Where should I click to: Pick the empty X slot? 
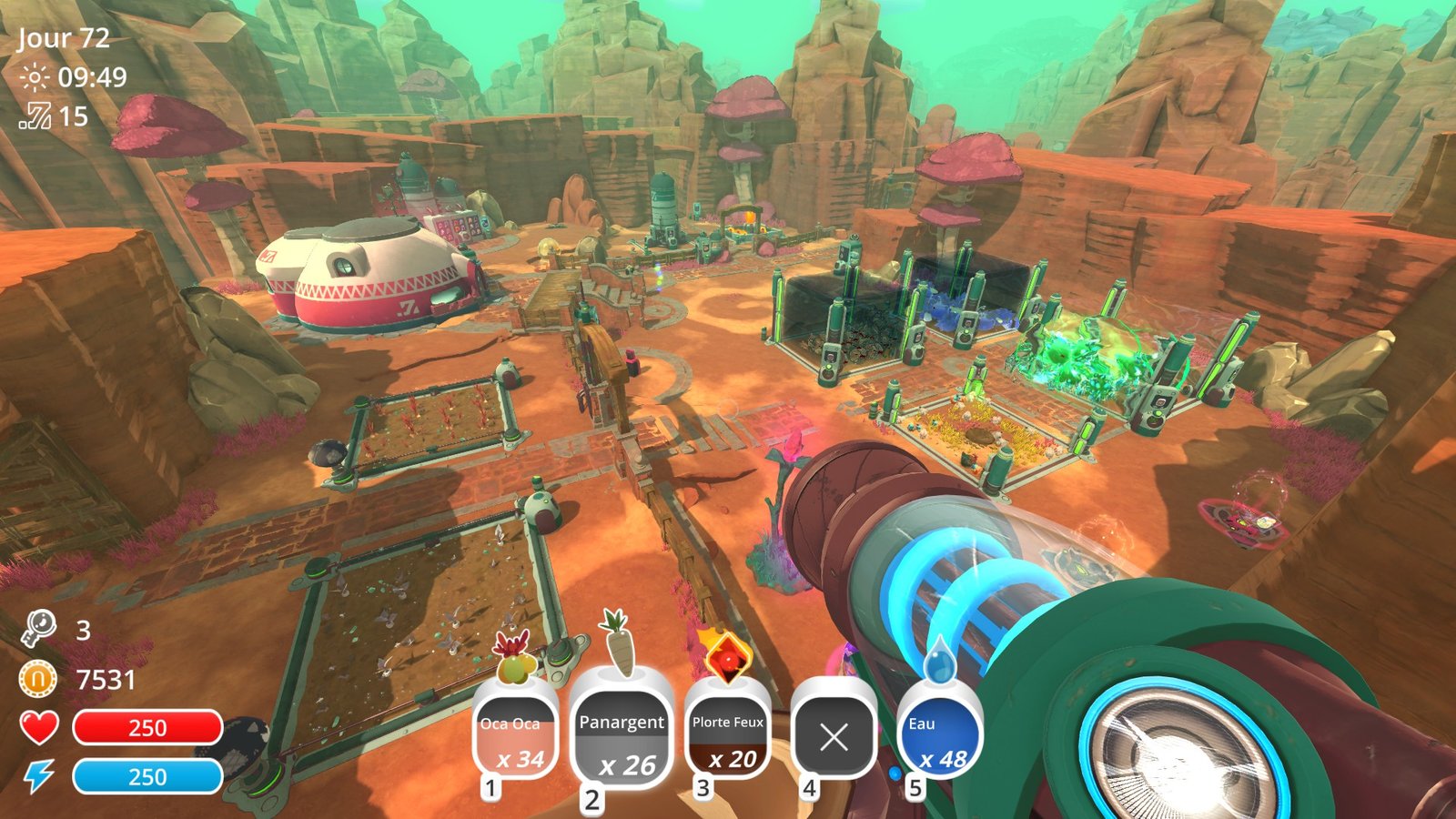834,735
